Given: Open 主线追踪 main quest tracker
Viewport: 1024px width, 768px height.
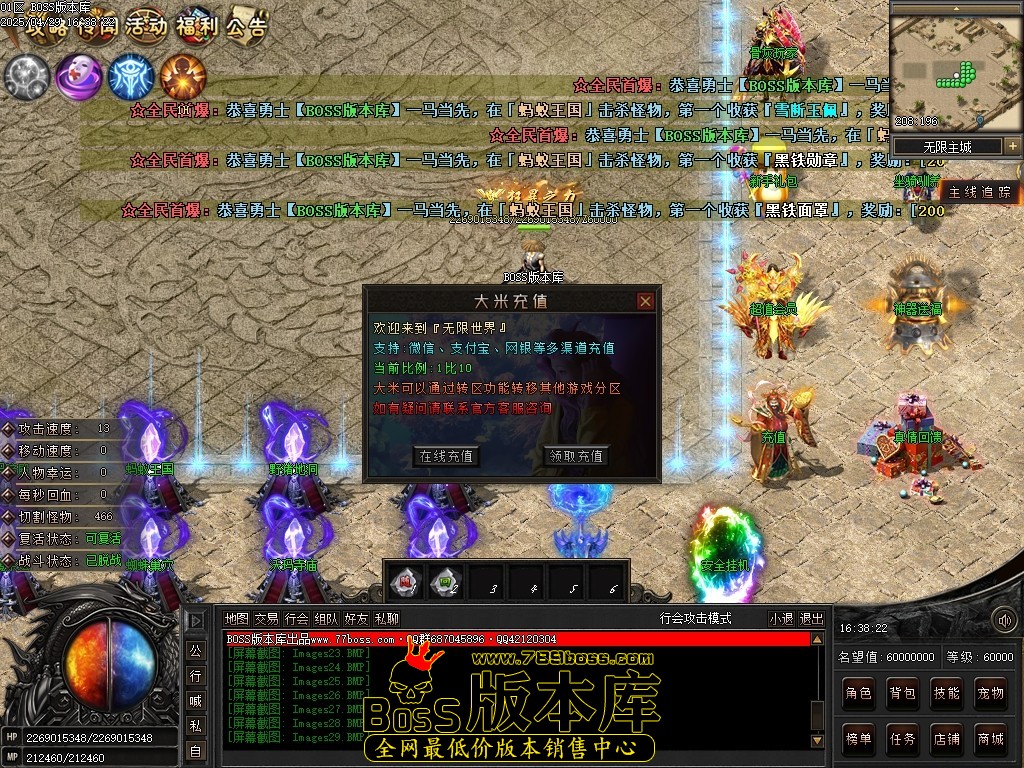Looking at the screenshot, I should click(x=980, y=192).
